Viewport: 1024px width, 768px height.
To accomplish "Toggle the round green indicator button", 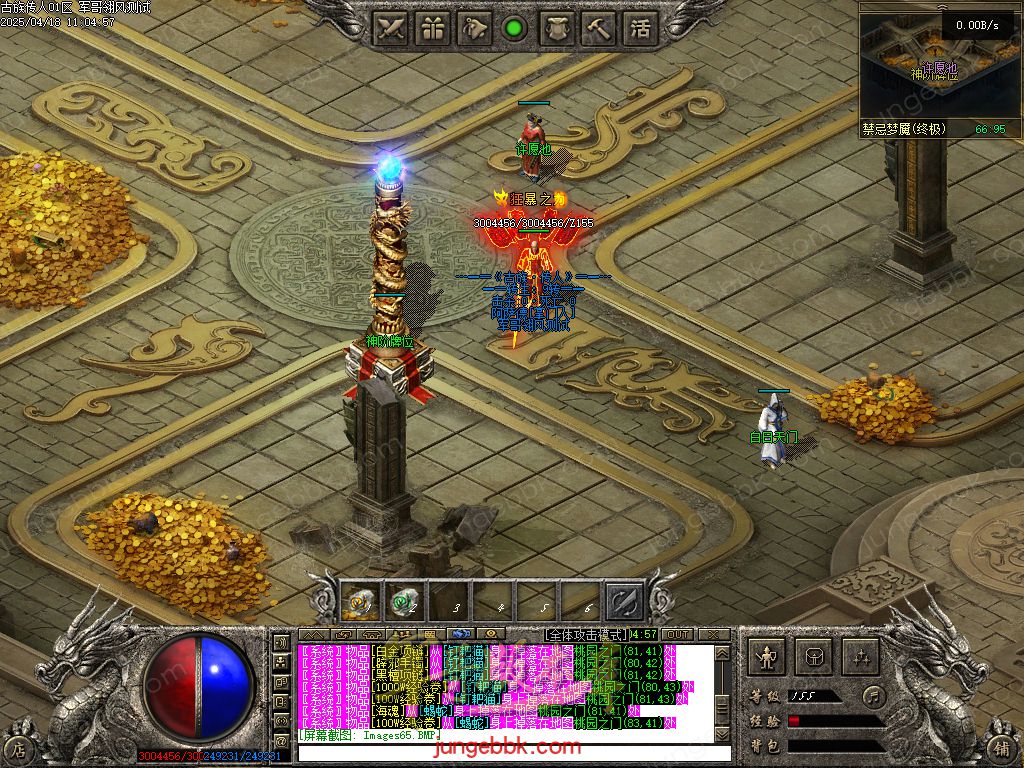I will click(x=515, y=28).
